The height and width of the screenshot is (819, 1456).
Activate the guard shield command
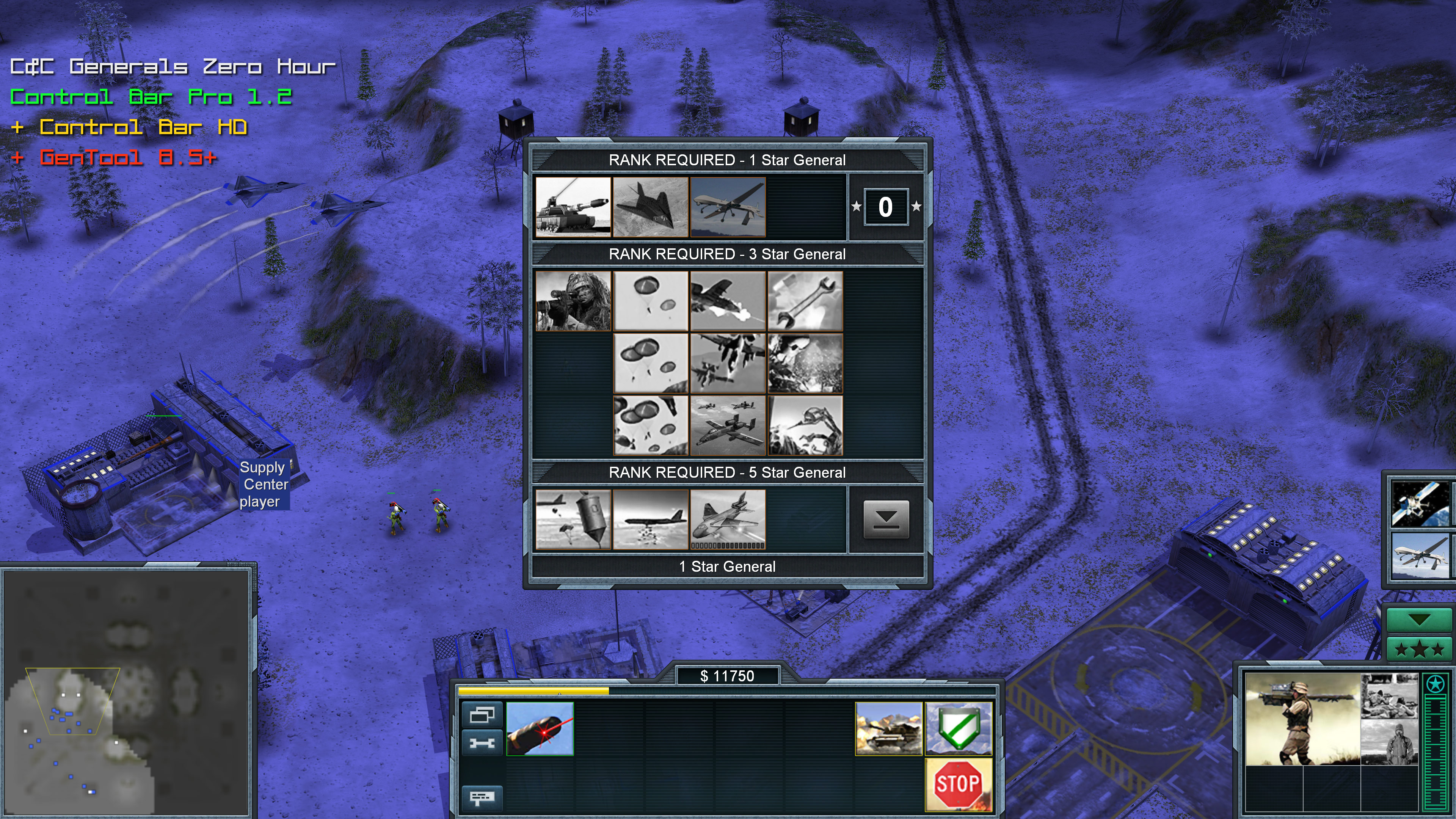coord(958,728)
